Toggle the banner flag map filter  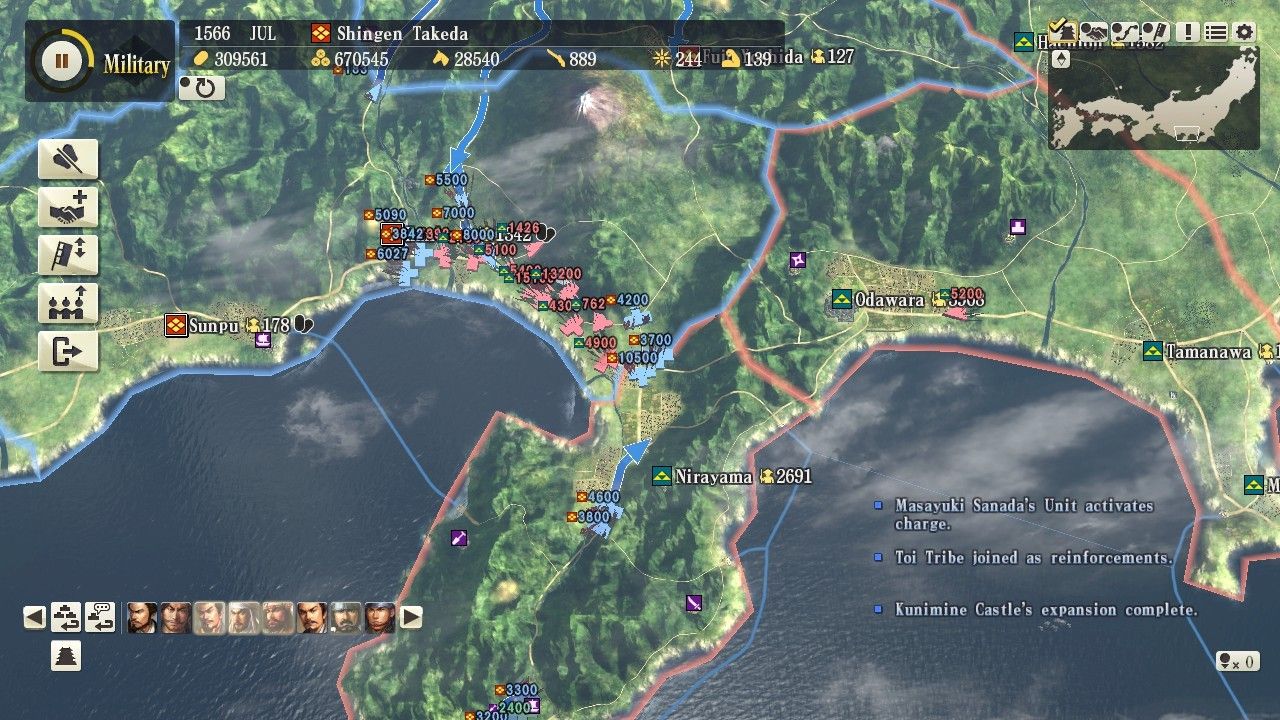tap(1155, 32)
